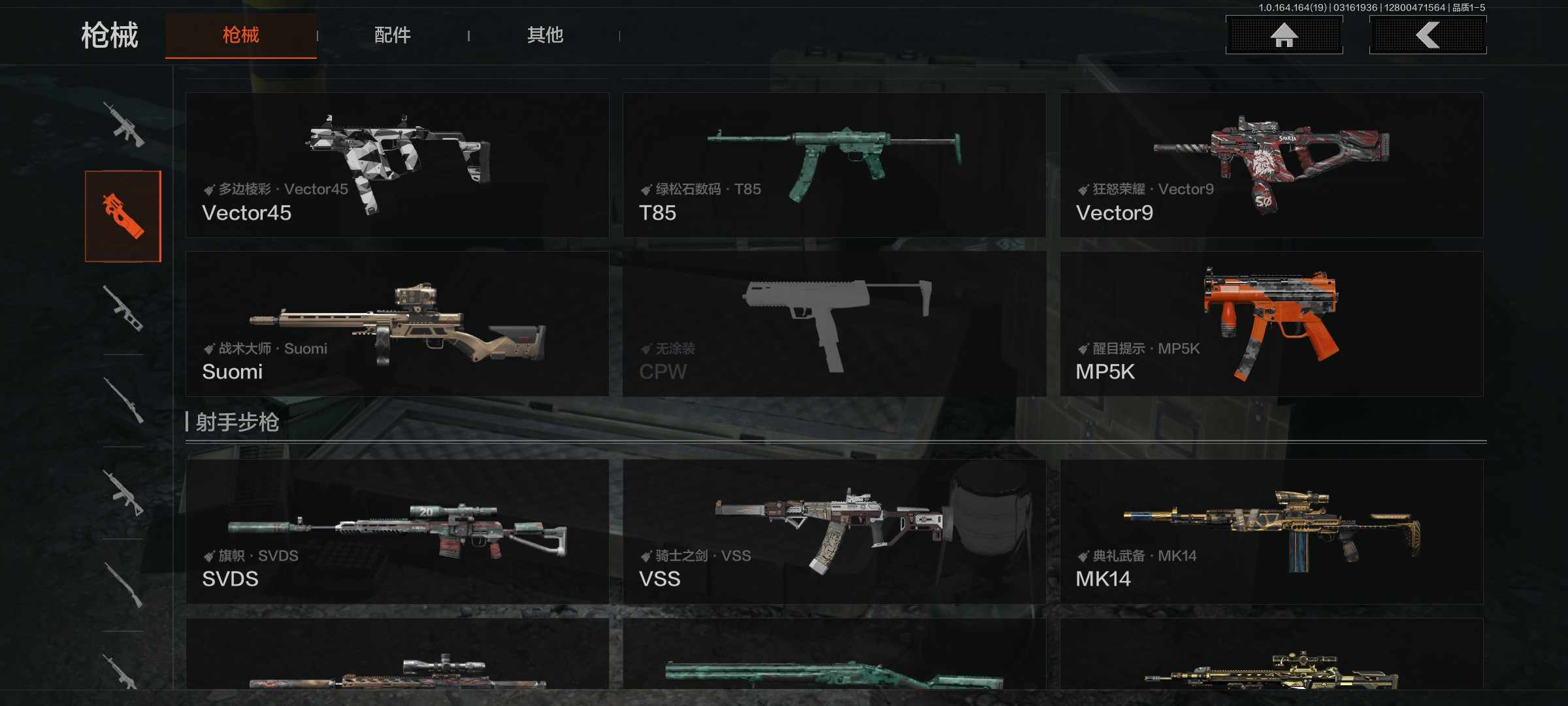The image size is (1568, 706).
Task: Pick the greyed-out CPW card
Action: (834, 324)
